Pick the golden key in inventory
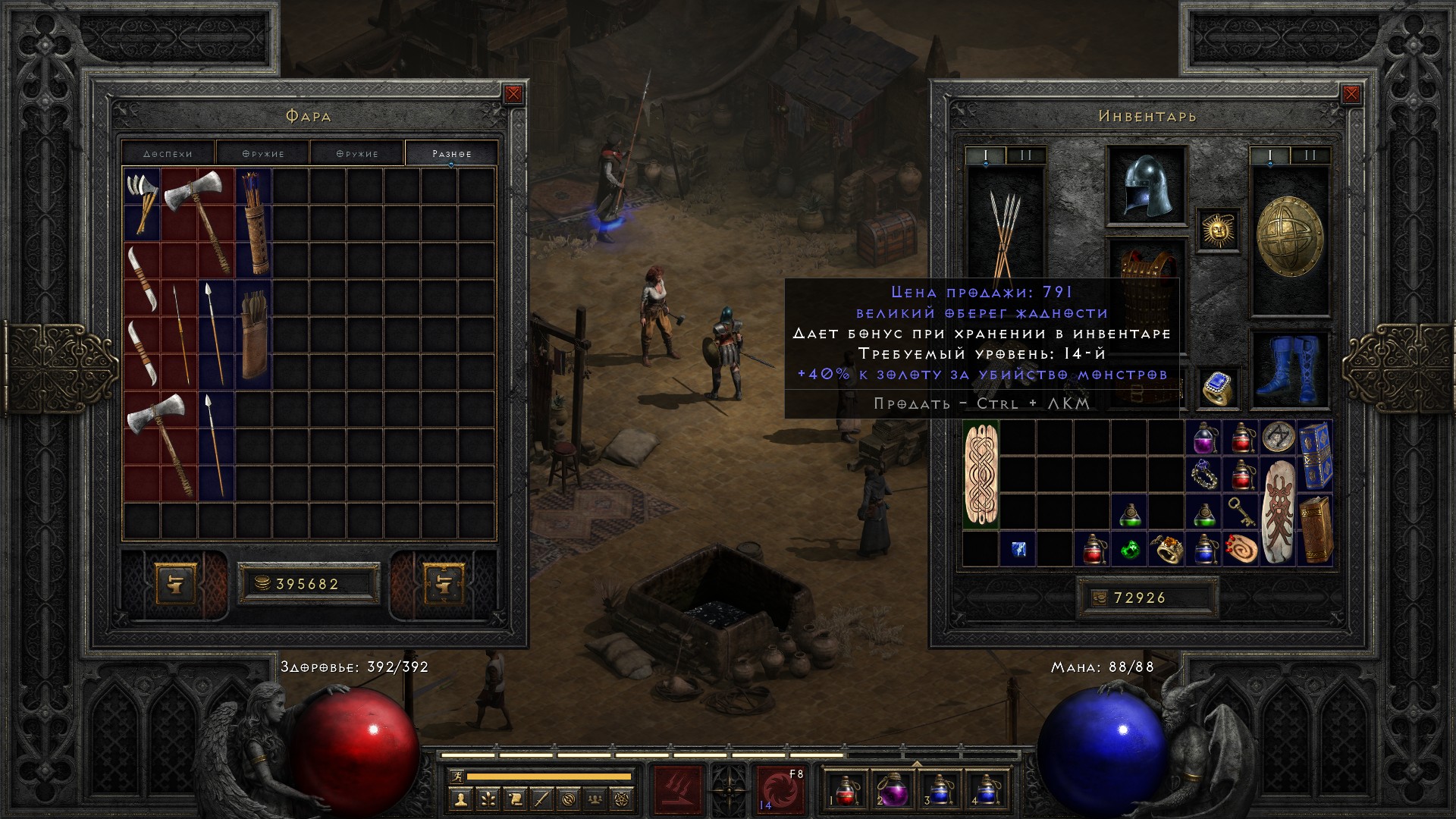1456x819 pixels. point(1241,513)
